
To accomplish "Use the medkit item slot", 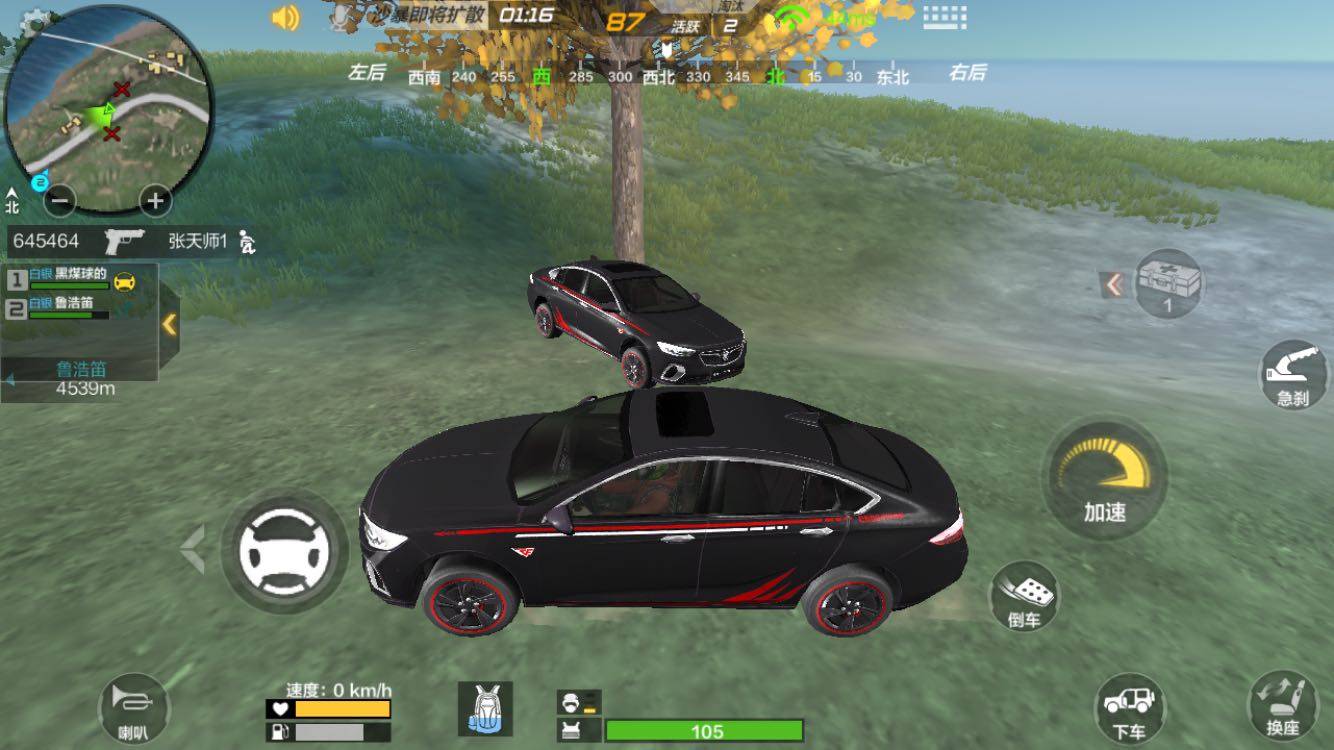I will tap(1168, 284).
